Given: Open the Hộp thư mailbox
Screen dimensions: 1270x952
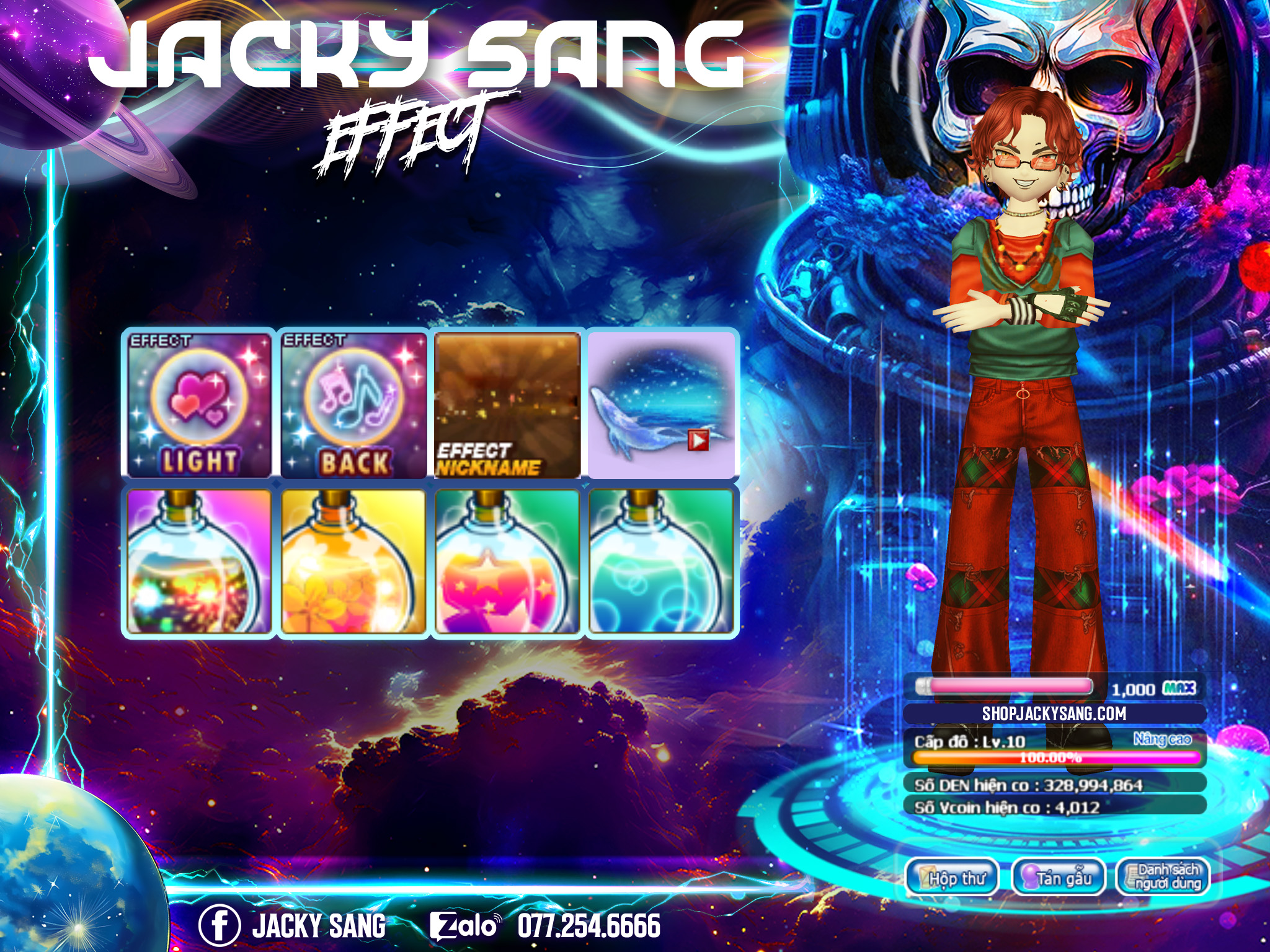Looking at the screenshot, I should 952,878.
